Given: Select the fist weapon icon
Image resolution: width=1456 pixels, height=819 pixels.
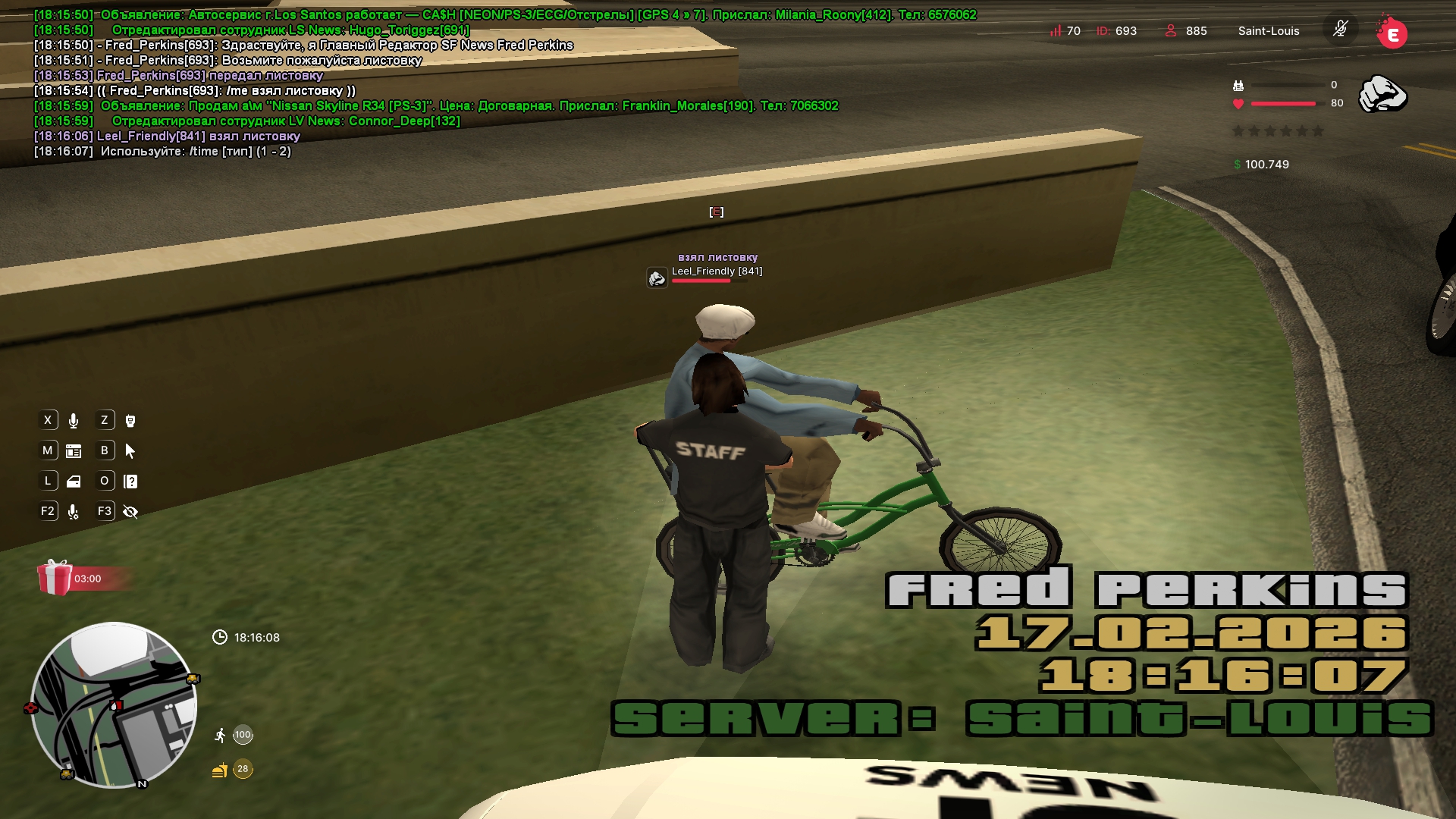Looking at the screenshot, I should 1382,94.
